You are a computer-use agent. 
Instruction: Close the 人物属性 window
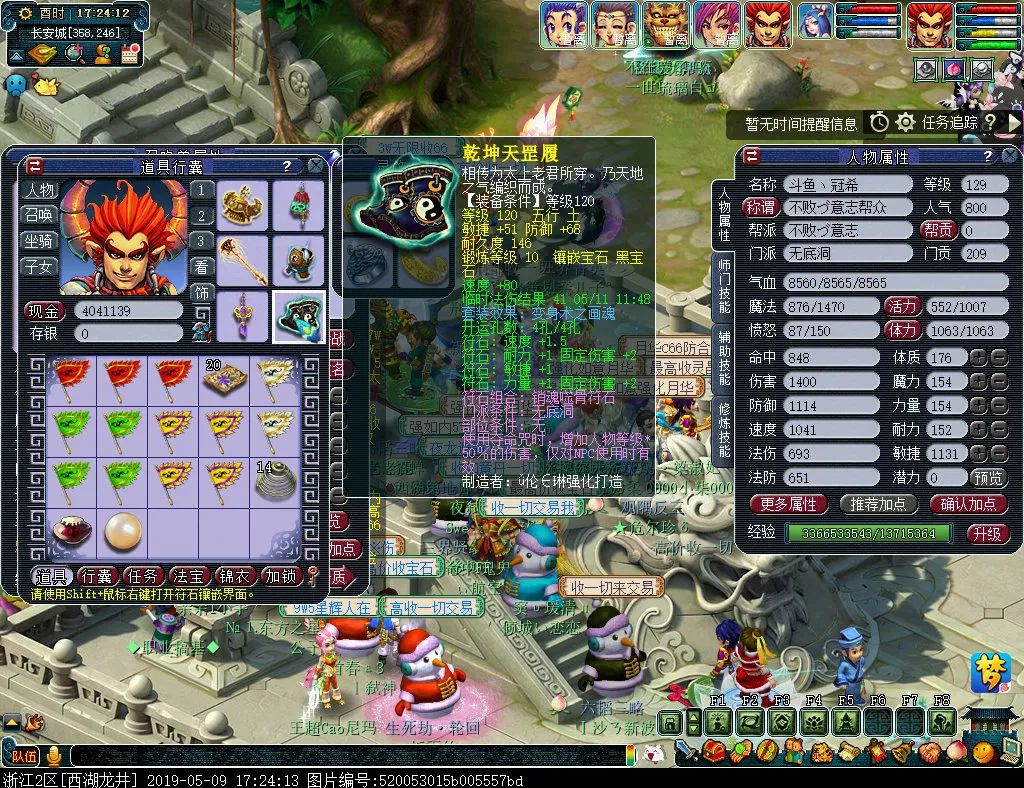1010,157
